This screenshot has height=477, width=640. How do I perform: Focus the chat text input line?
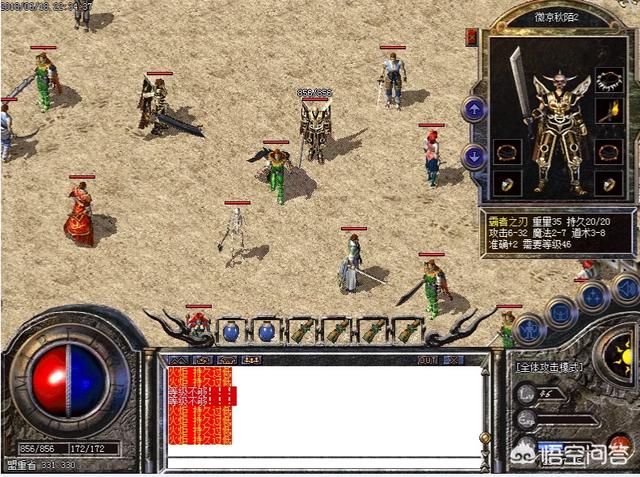pyautogui.click(x=320, y=463)
